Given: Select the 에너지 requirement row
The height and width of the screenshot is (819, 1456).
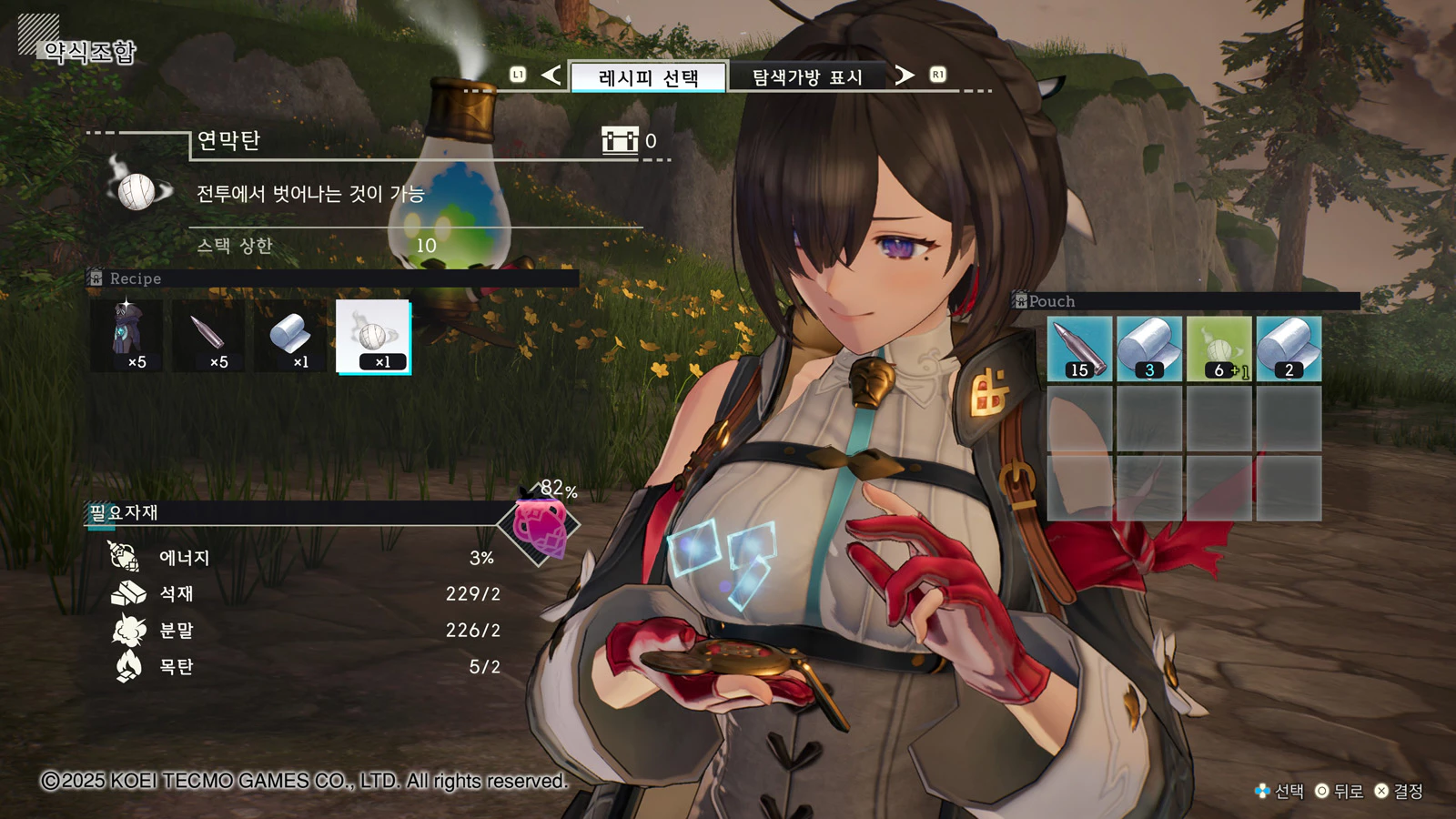Looking at the screenshot, I should tap(305, 557).
